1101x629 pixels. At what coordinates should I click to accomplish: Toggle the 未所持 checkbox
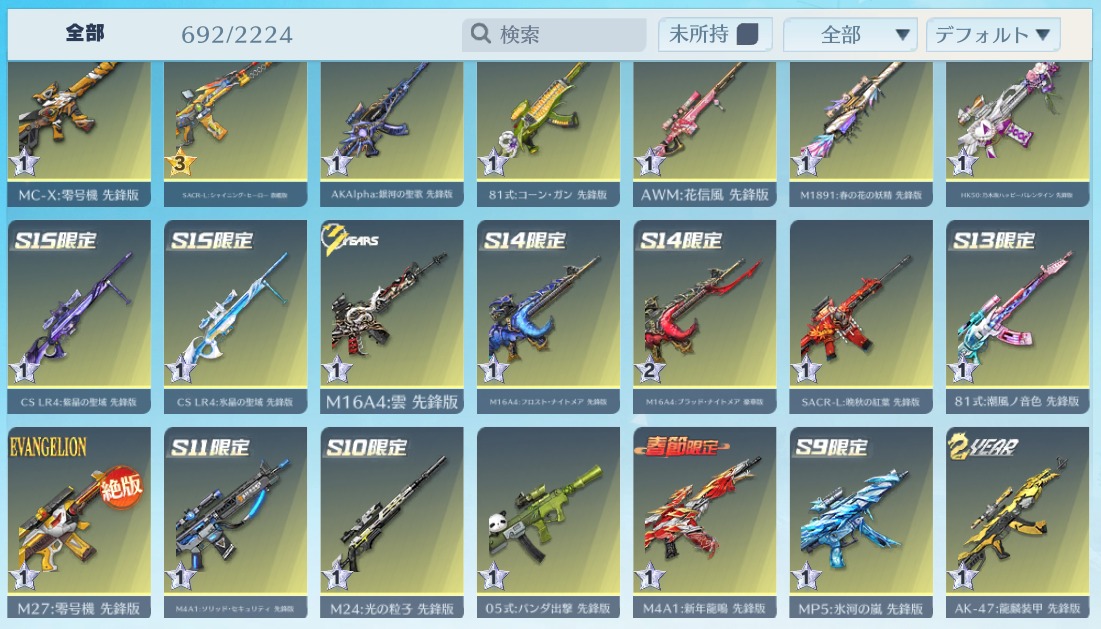point(747,35)
